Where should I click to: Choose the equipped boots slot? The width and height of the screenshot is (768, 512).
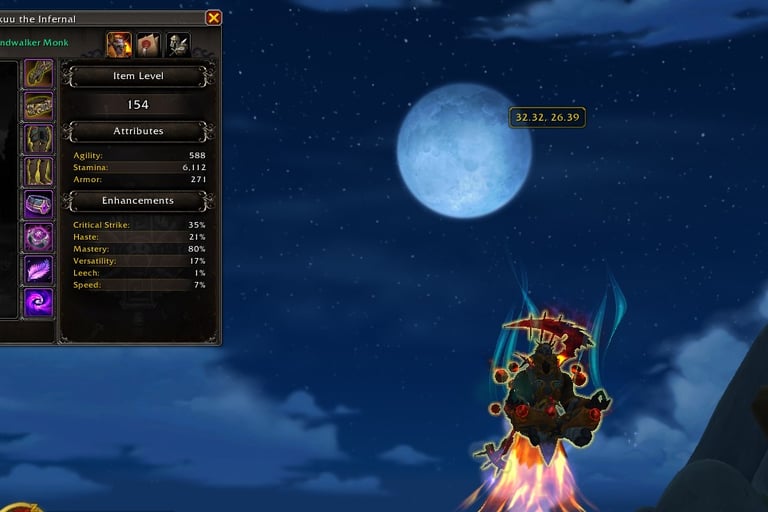(x=39, y=172)
